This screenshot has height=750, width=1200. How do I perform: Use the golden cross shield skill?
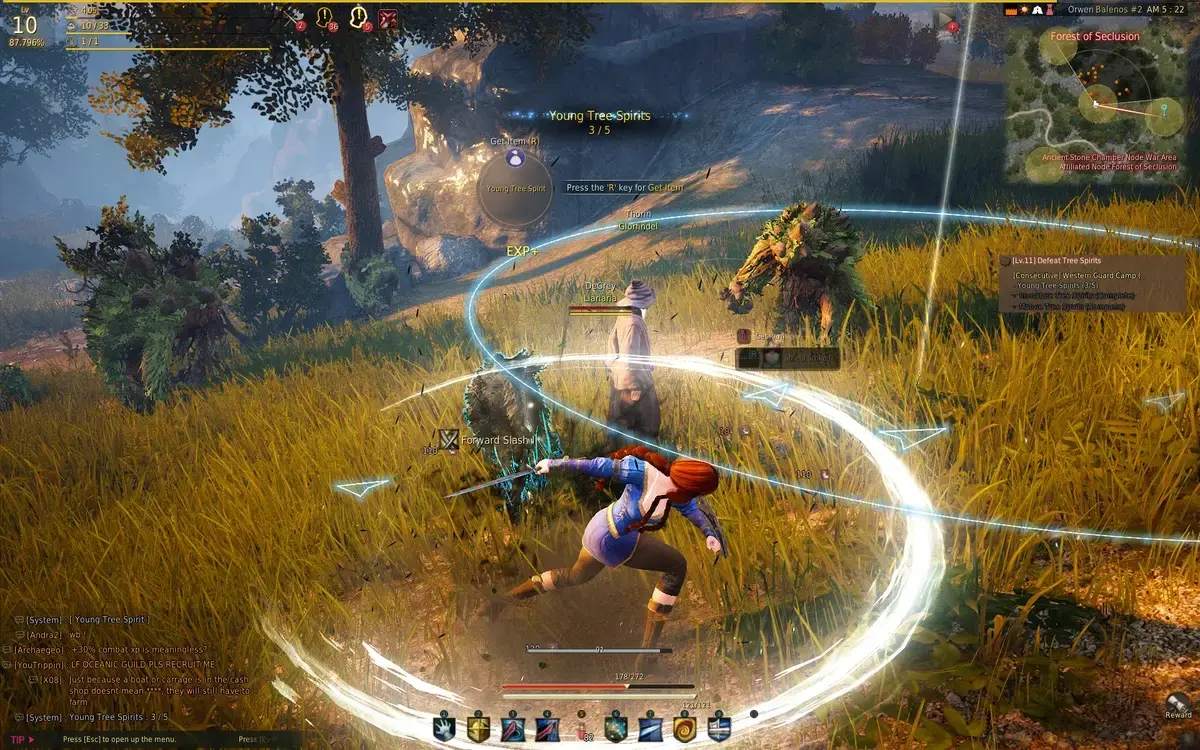pyautogui.click(x=479, y=729)
